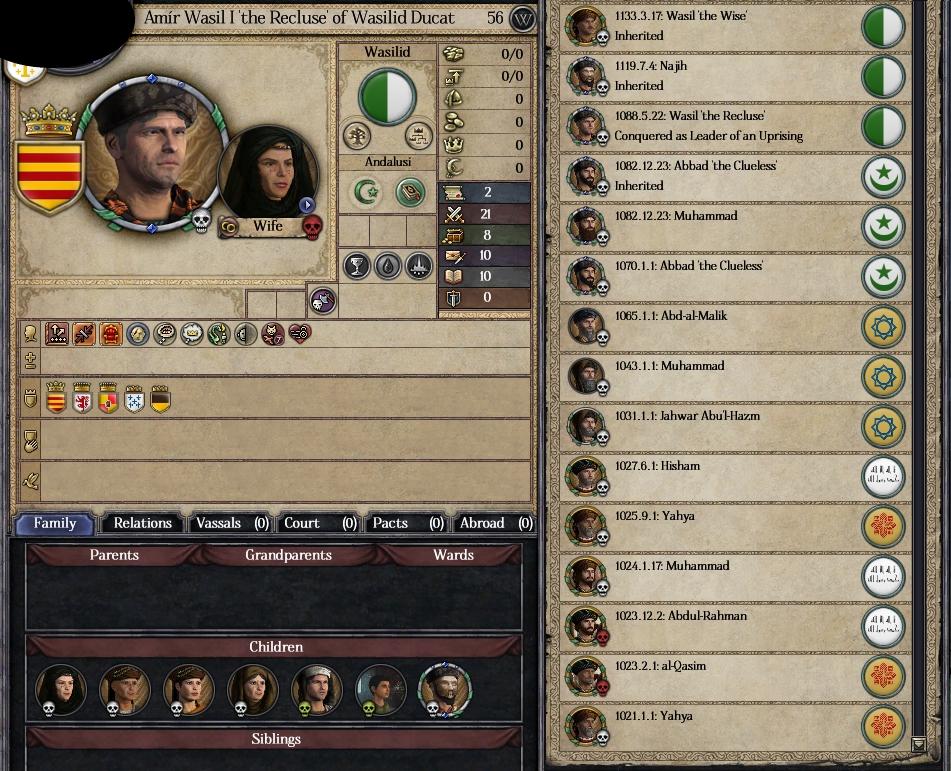Viewport: 951px width, 771px height.
Task: Show the Vassals tab
Action: pos(232,523)
